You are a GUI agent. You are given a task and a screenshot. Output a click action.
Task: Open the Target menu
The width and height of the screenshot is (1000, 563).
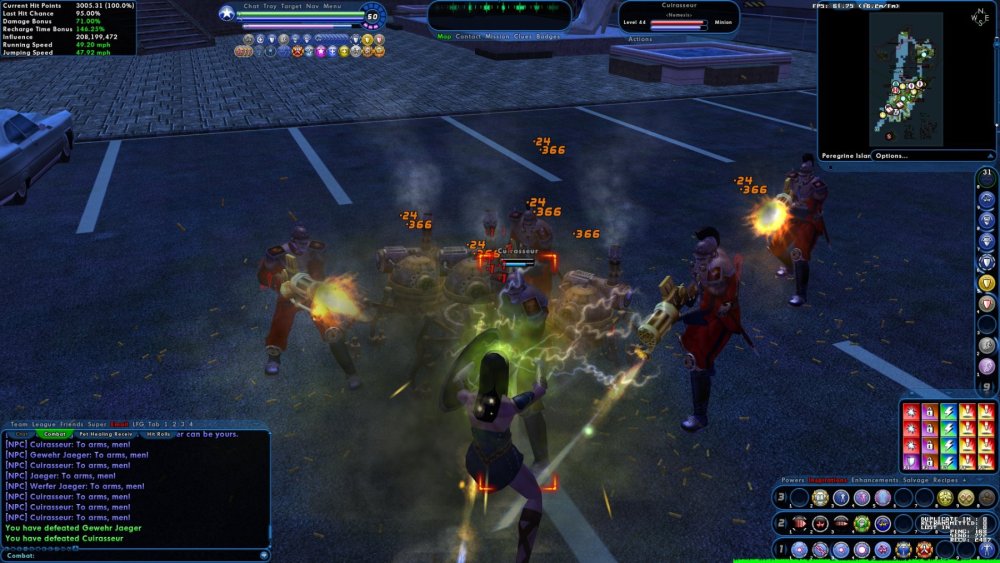(x=291, y=6)
